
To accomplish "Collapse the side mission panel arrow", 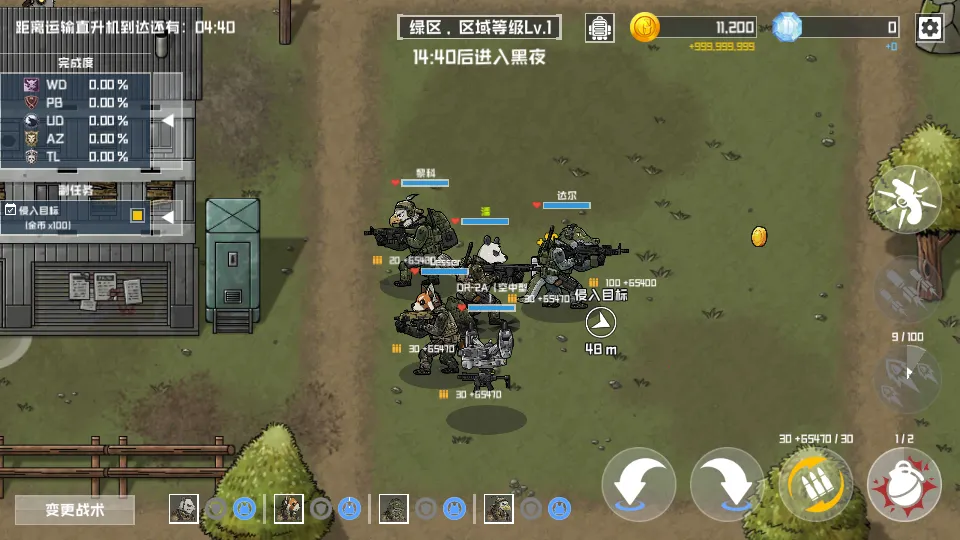I will pos(169,215).
